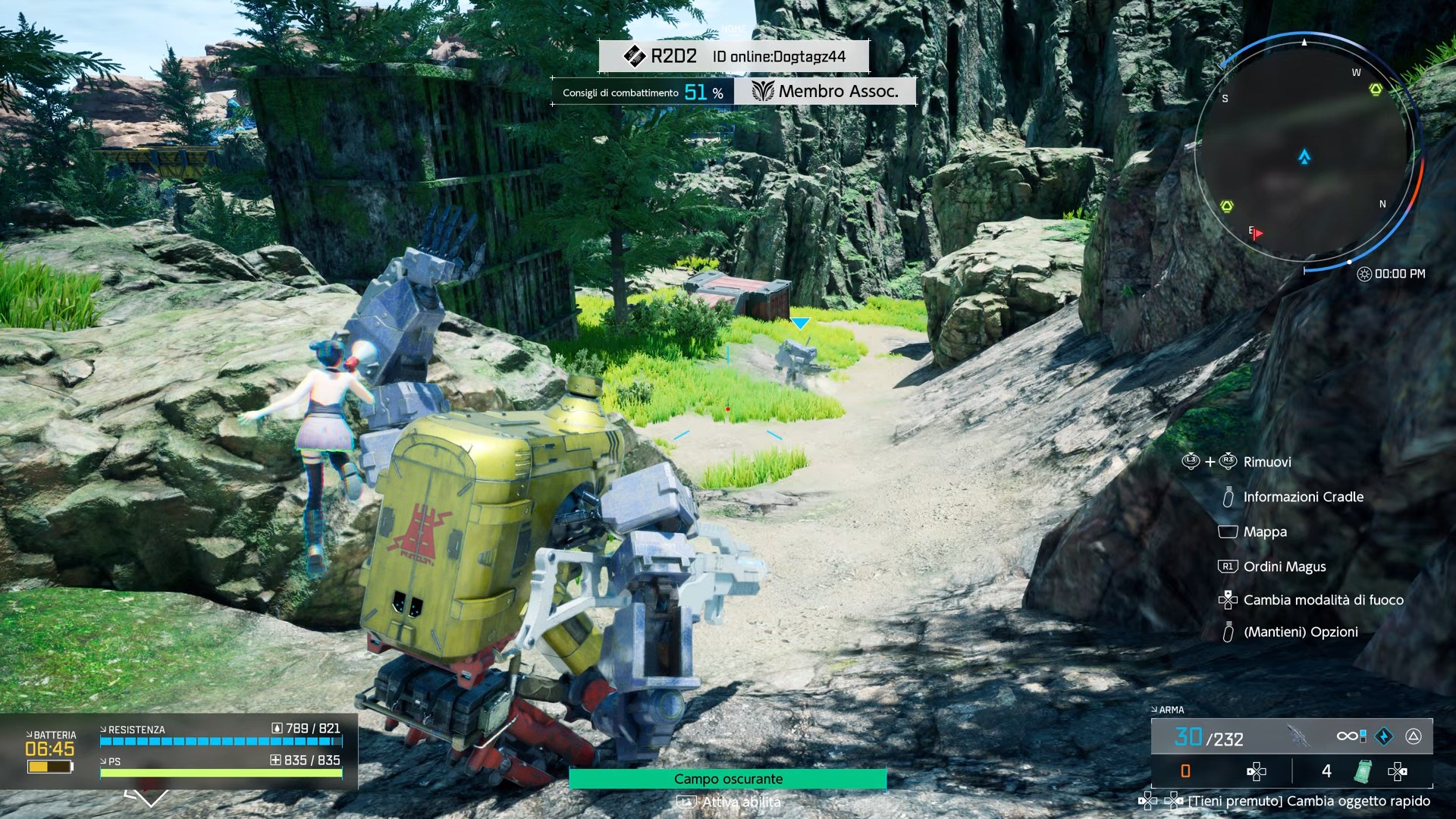The height and width of the screenshot is (819, 1456).
Task: Select Cambia modalità di fuoco
Action: 1323,600
